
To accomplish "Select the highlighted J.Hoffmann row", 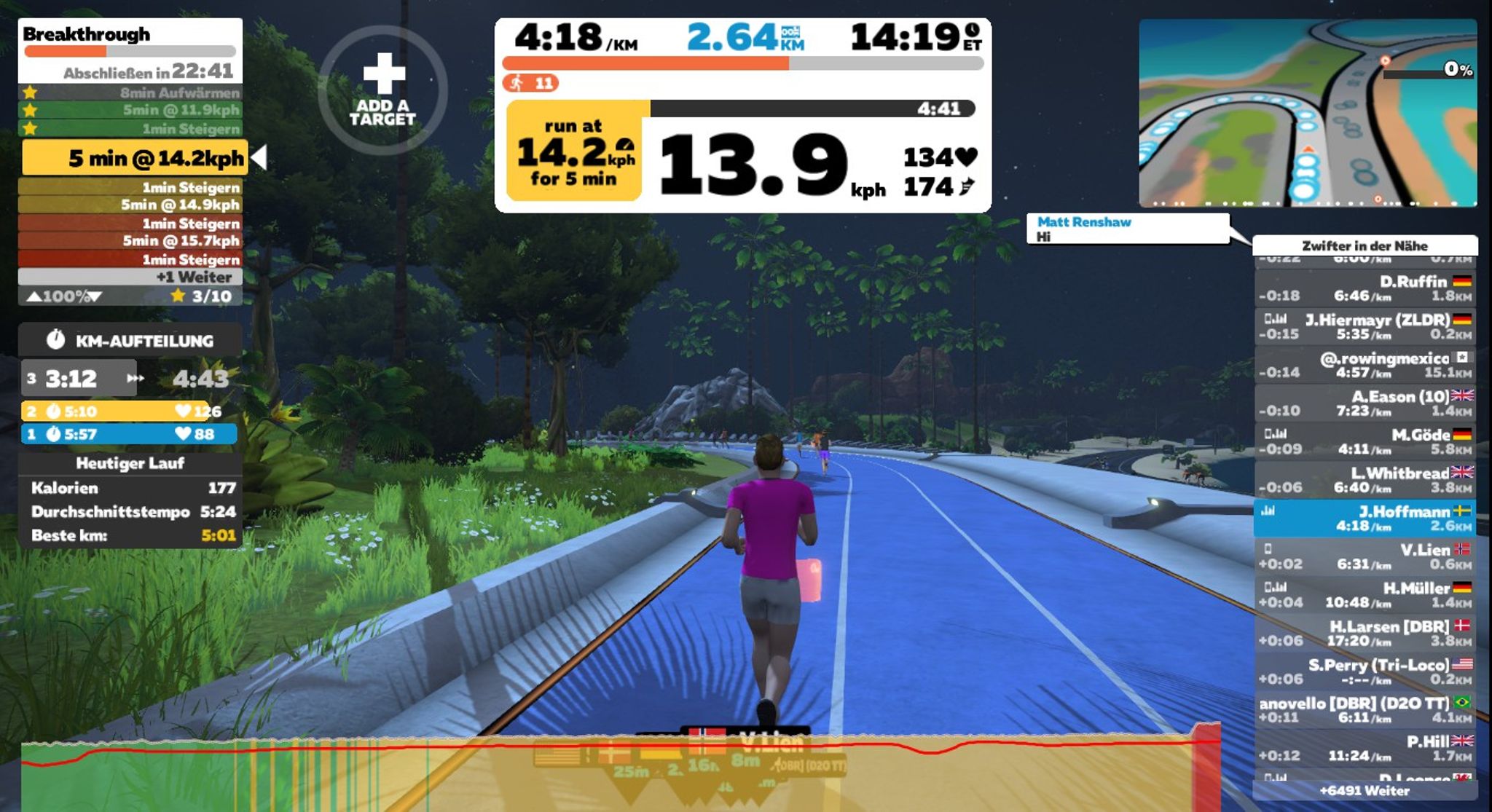I will (1364, 518).
